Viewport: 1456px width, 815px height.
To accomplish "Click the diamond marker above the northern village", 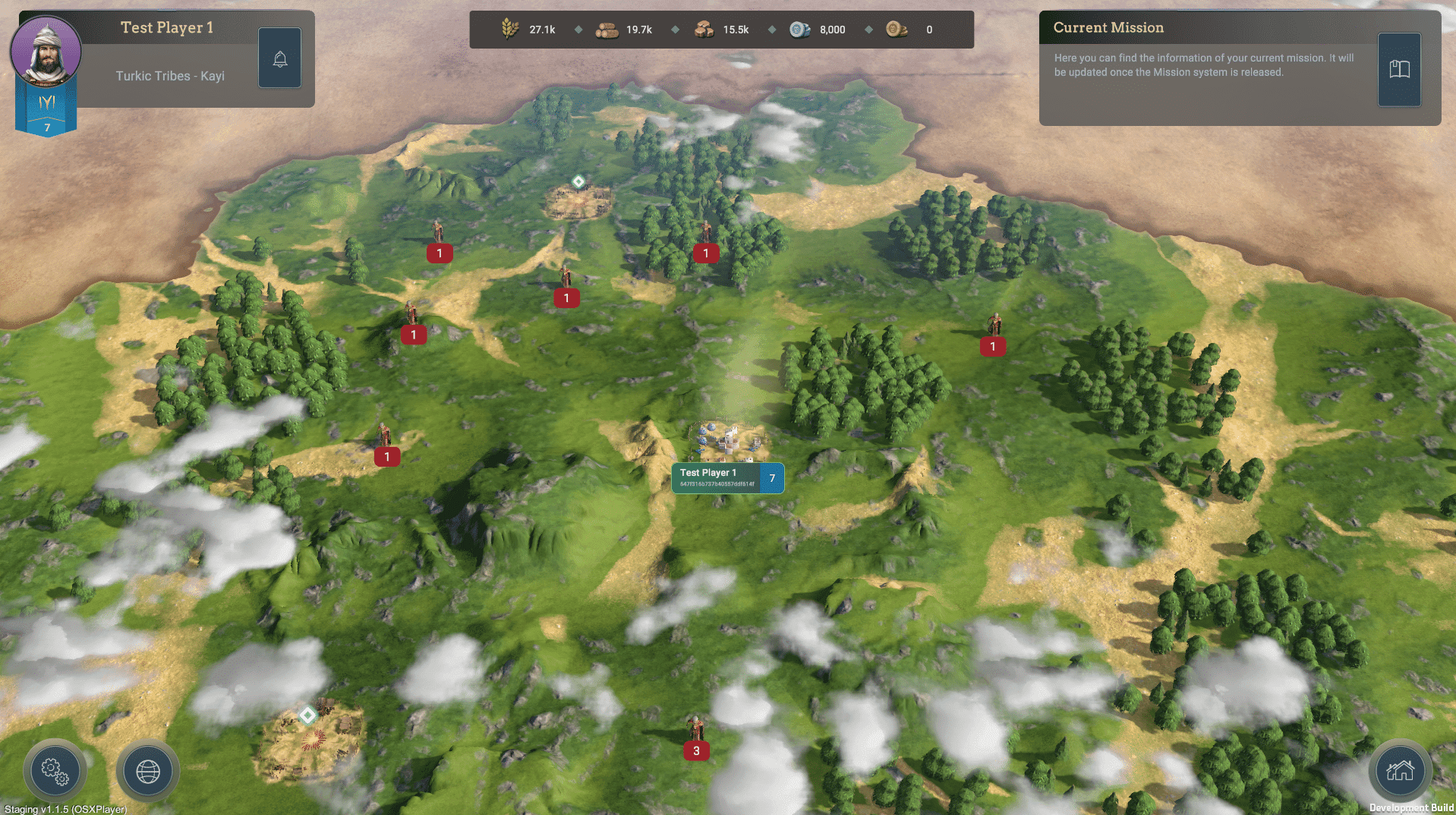I will 578,180.
